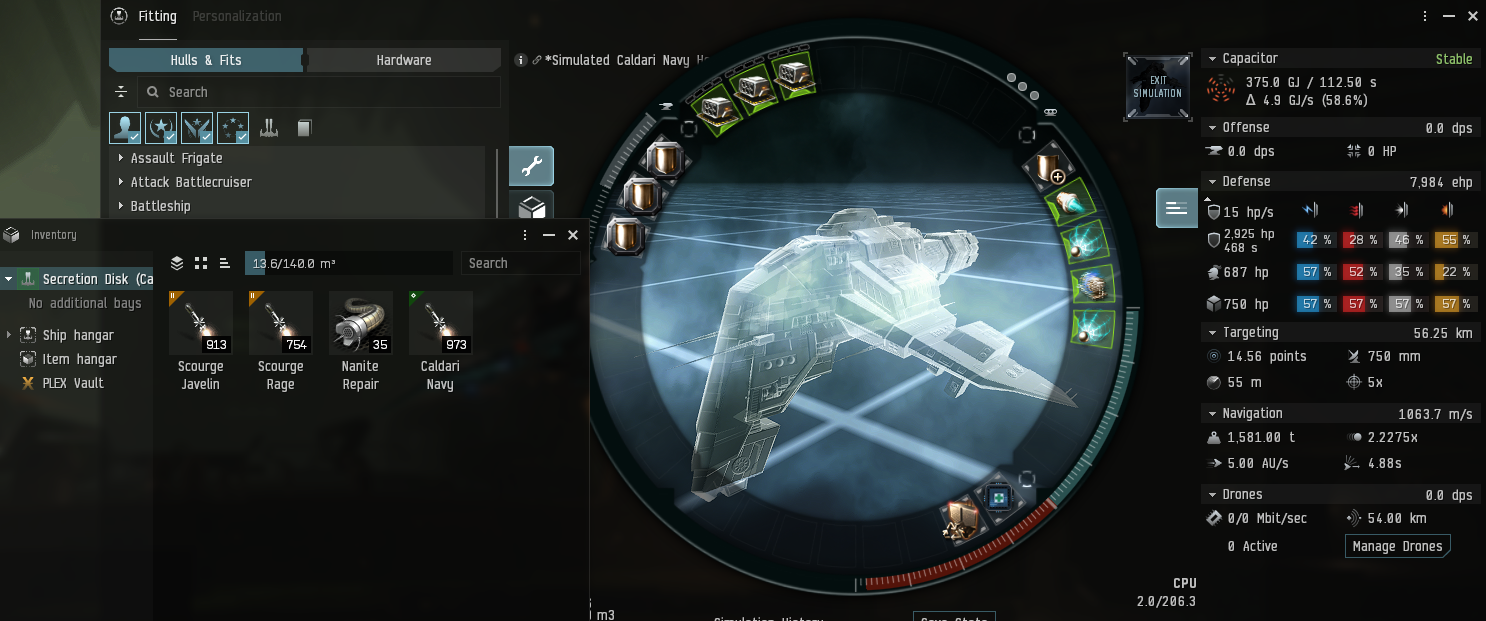1486x621 pixels.
Task: Expand the Attack Battlecruiser group
Action: click(x=190, y=182)
